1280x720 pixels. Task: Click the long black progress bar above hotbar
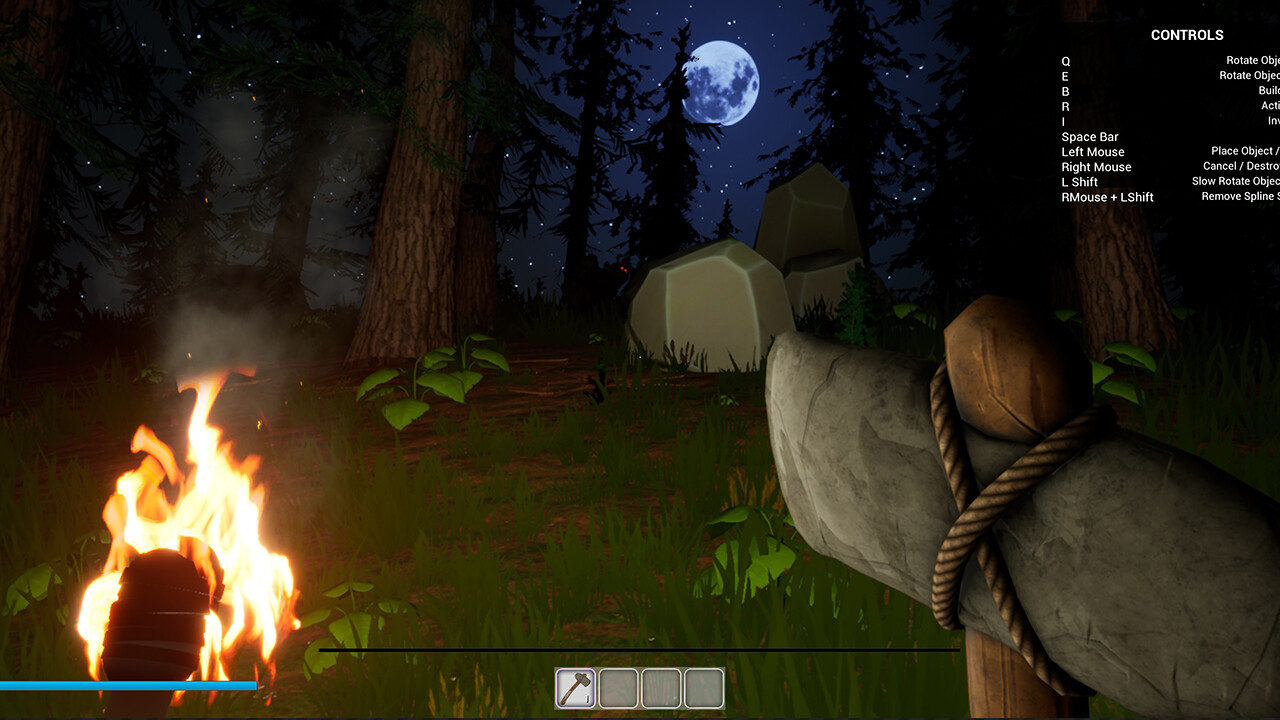[x=640, y=650]
